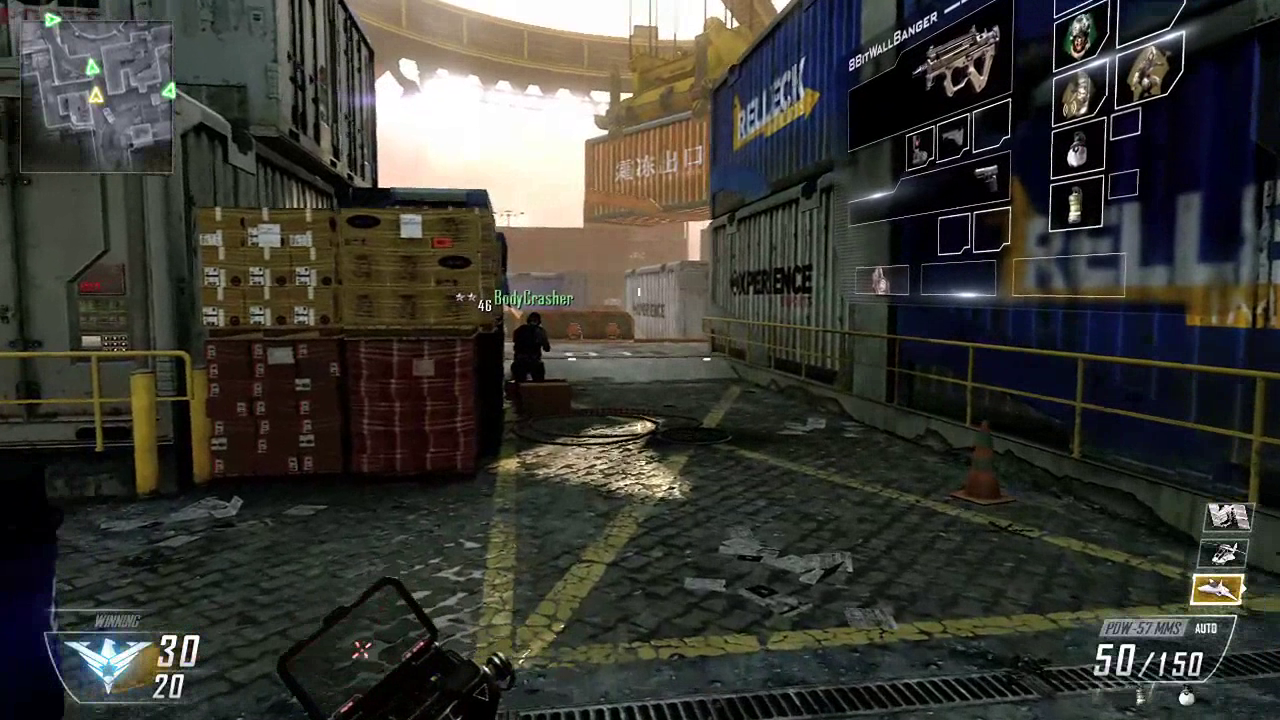Choose the primary attachment with red dot
The image size is (1280, 720).
pyautogui.click(x=920, y=147)
